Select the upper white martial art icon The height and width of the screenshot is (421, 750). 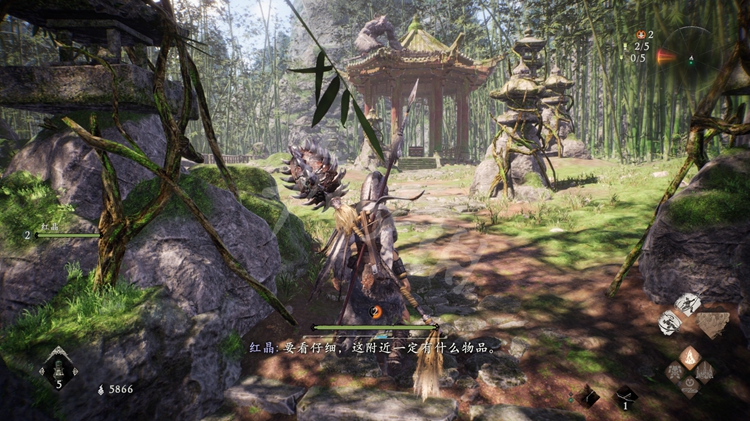point(688,303)
